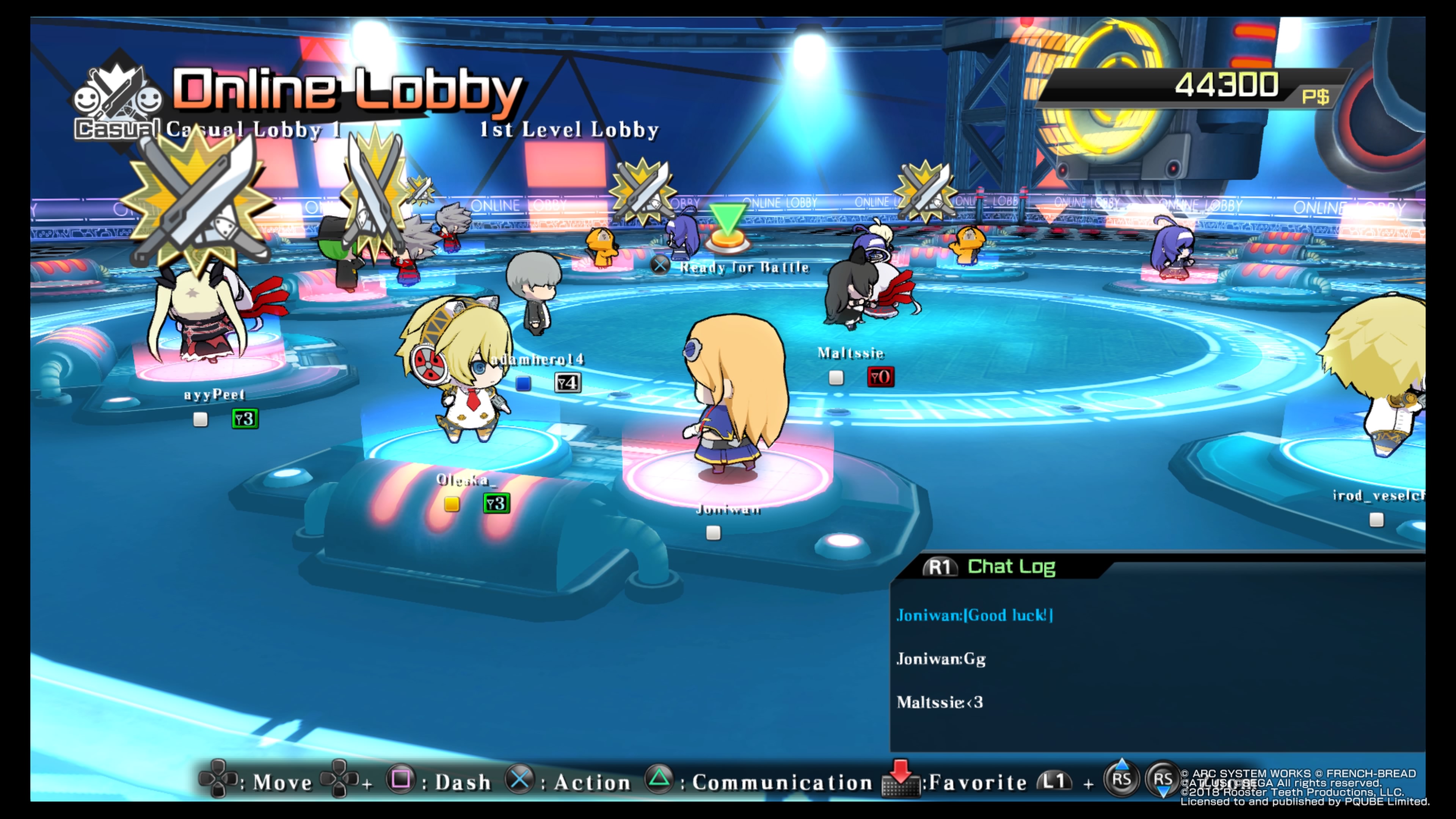Viewport: 1456px width, 819px height.
Task: Click the red 0 badge under Maltssie
Action: point(880,377)
